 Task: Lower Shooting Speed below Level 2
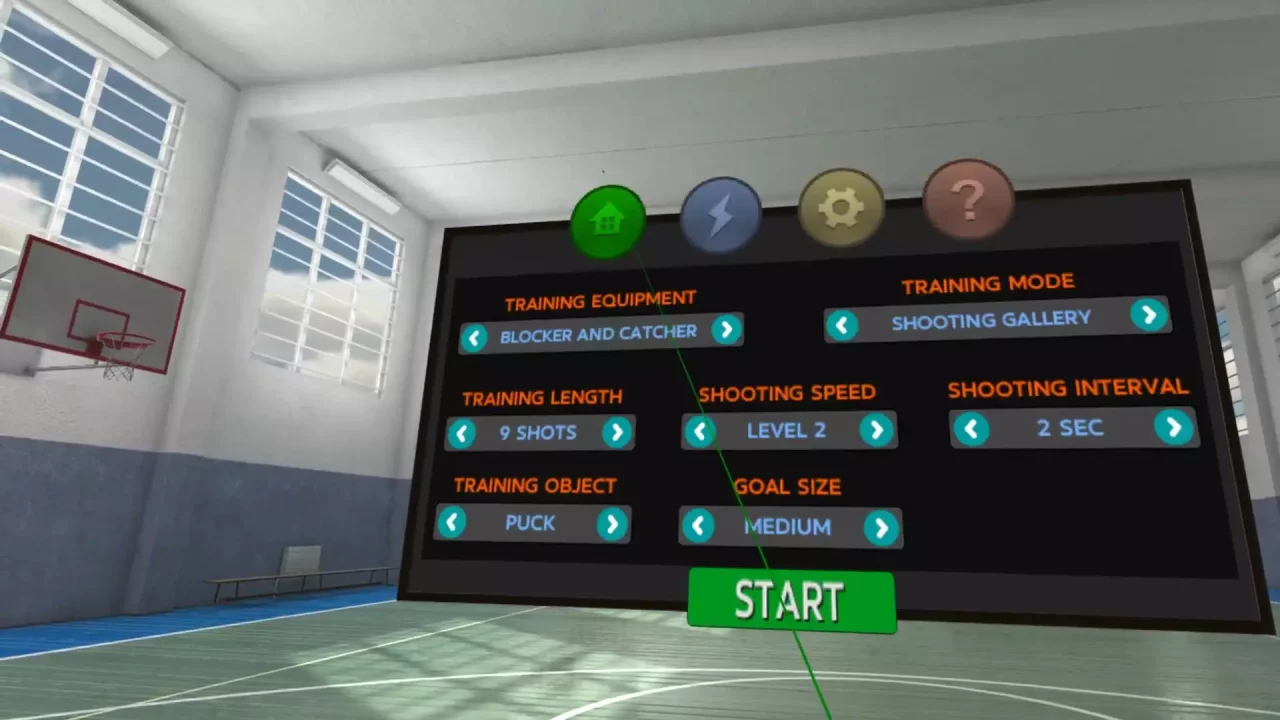tap(700, 432)
